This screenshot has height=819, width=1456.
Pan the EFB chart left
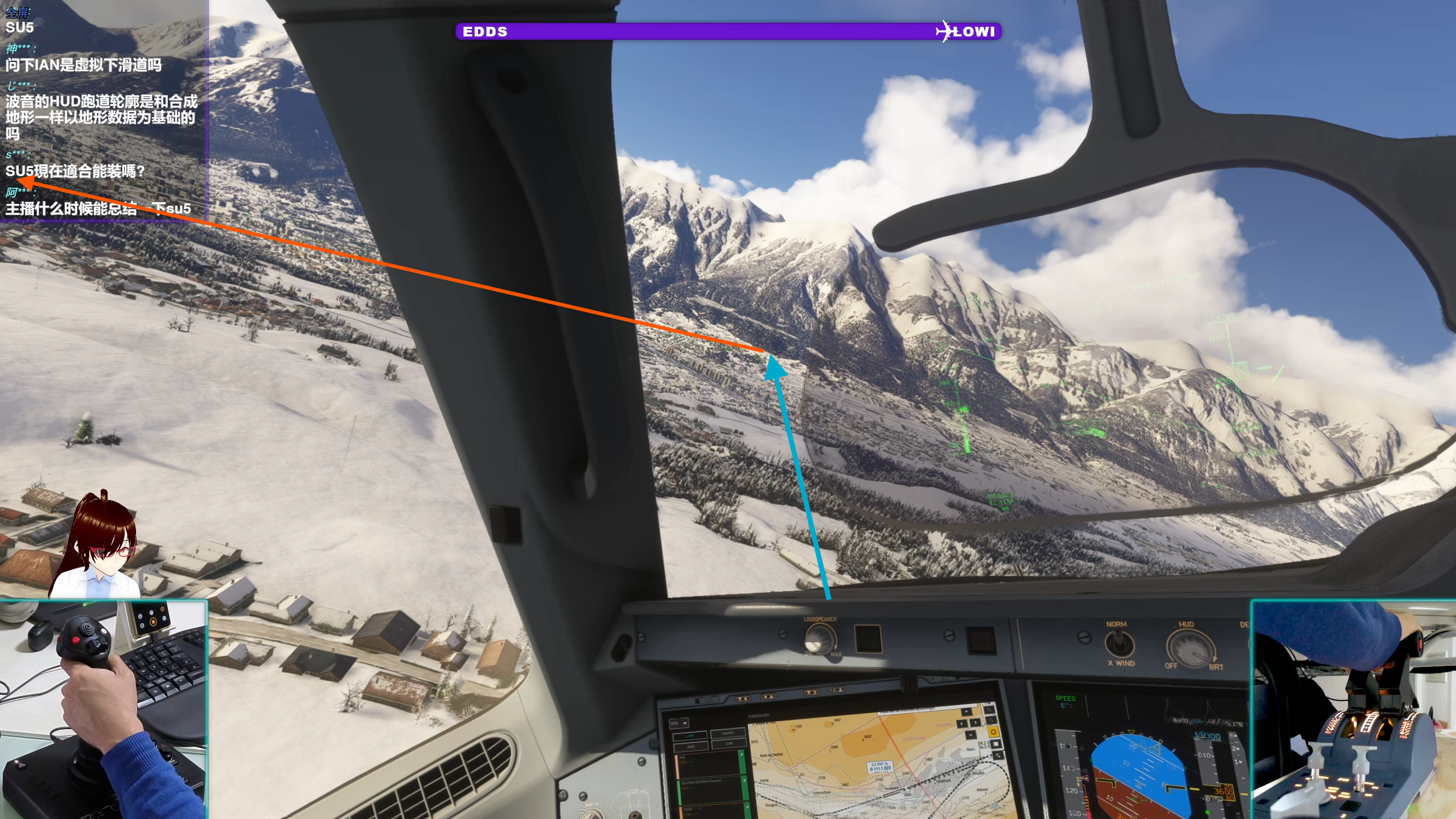(x=961, y=723)
